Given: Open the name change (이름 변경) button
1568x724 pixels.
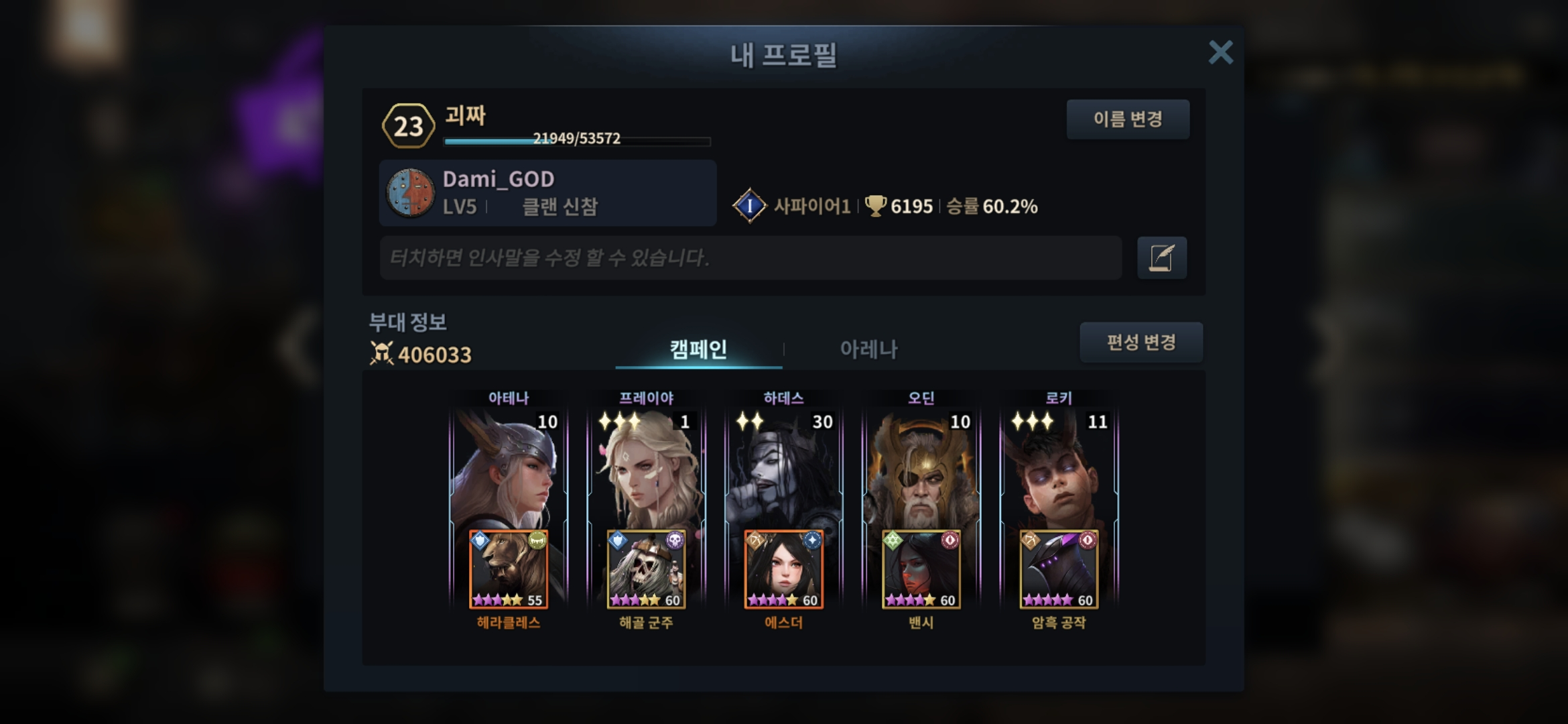Looking at the screenshot, I should pos(1128,119).
